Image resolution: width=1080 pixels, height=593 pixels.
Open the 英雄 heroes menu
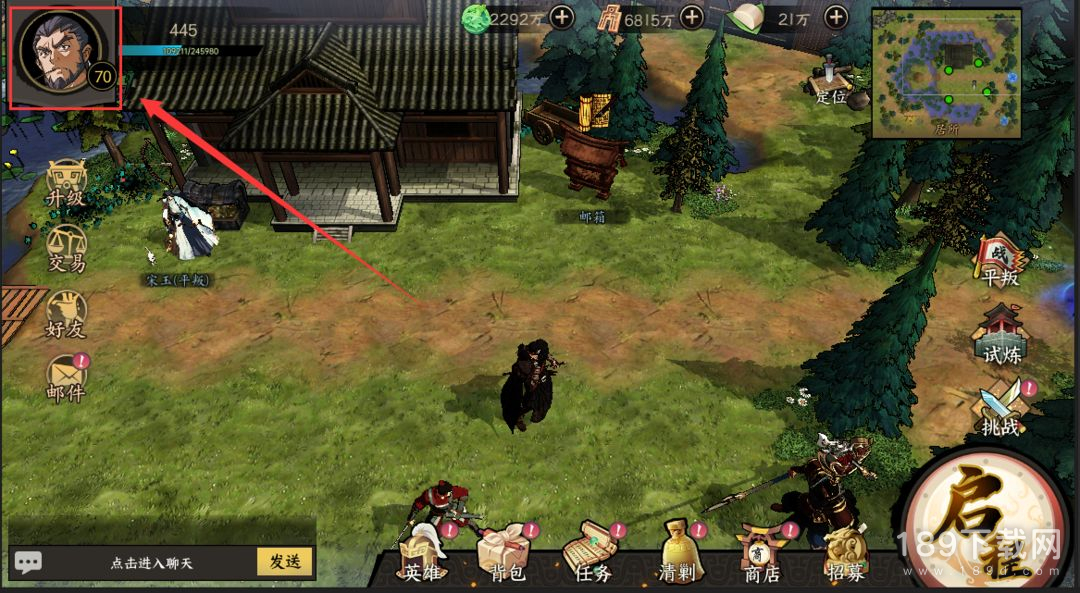pyautogui.click(x=422, y=556)
